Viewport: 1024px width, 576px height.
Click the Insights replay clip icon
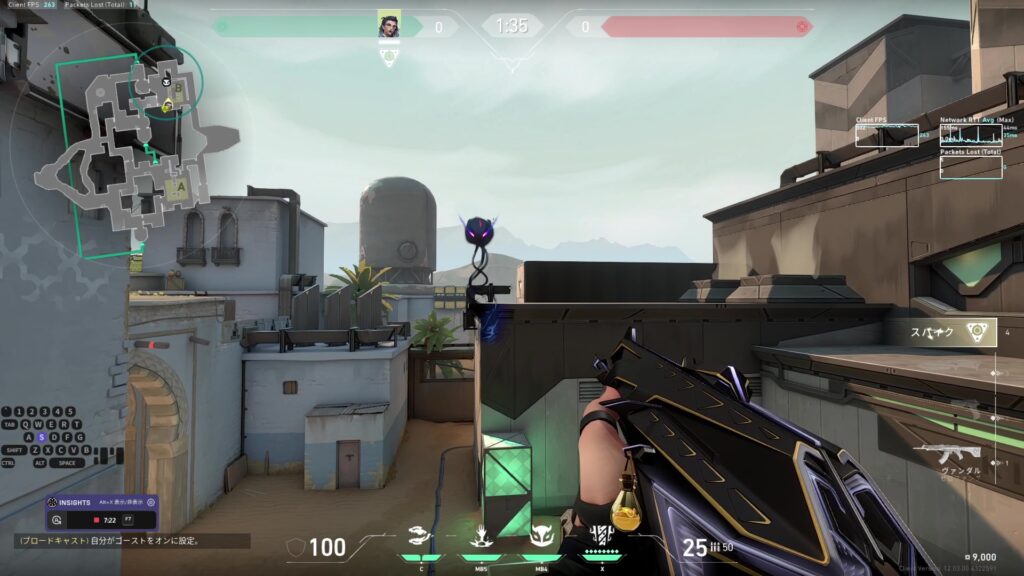pyautogui.click(x=58, y=520)
